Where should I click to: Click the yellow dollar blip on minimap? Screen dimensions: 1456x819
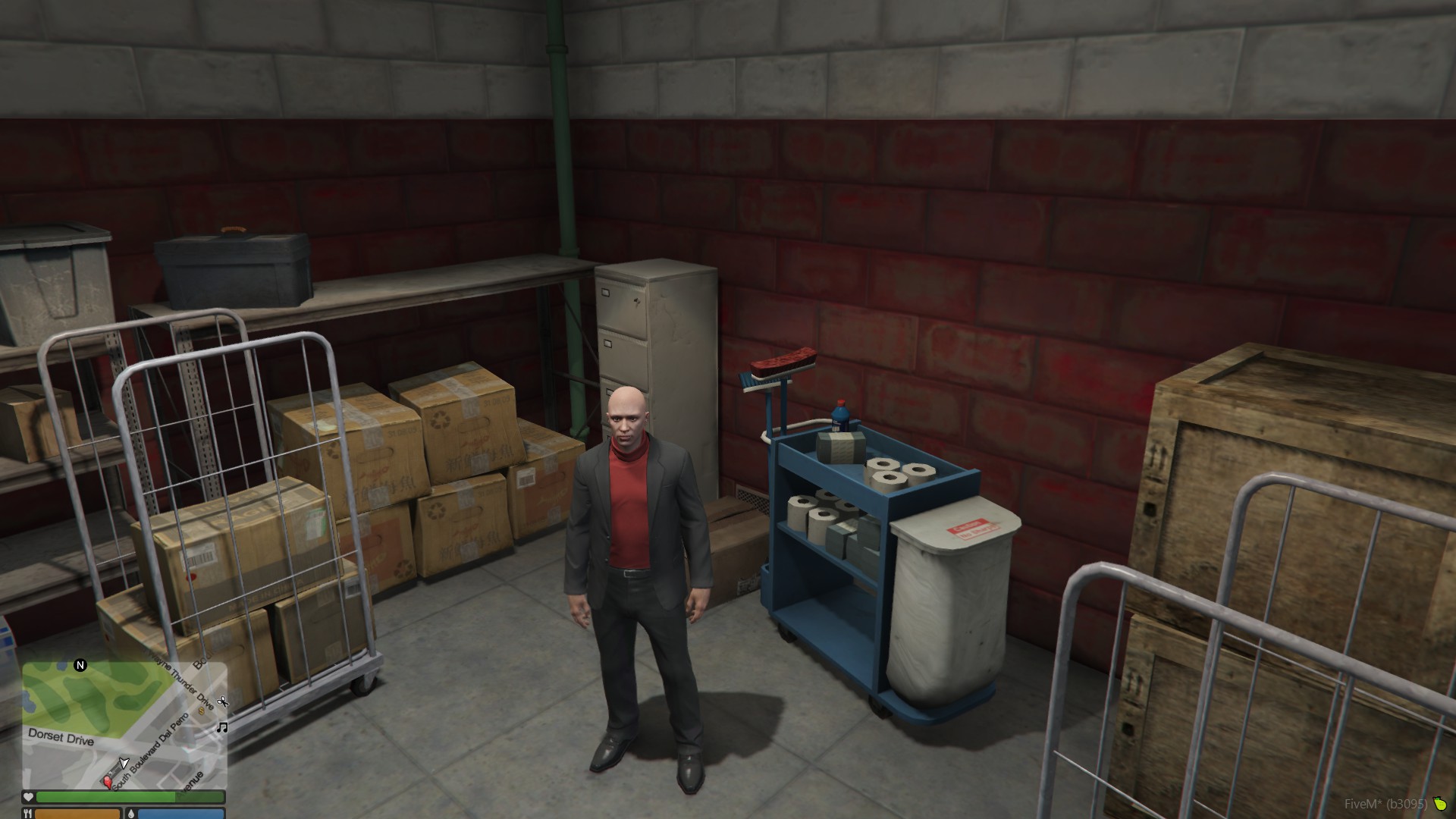point(202,711)
